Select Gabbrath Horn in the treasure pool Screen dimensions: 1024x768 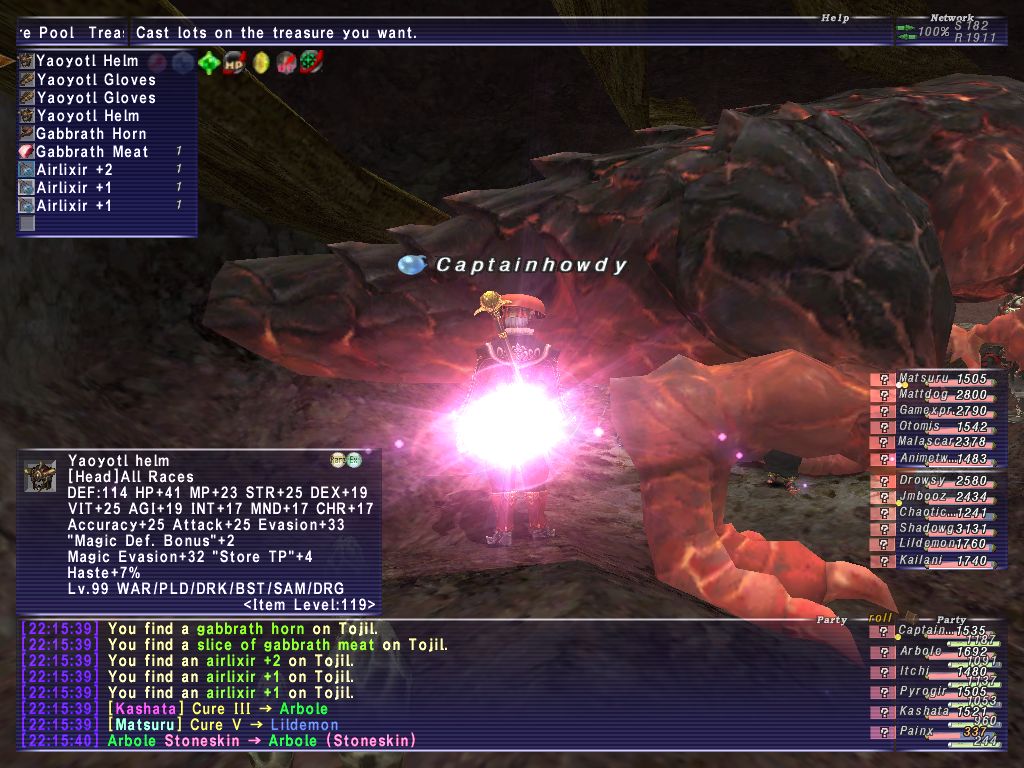(91, 134)
